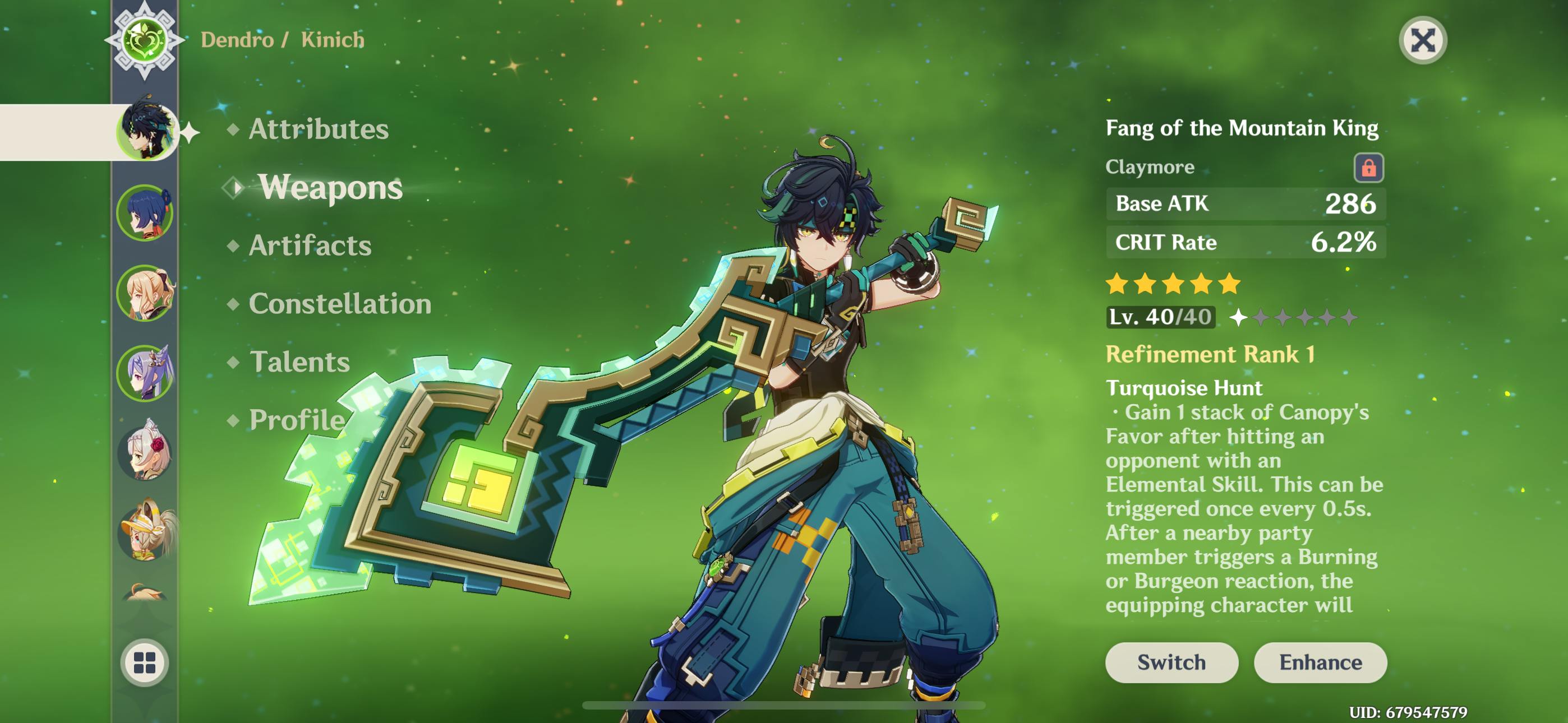
Task: Choose the blue-haired character portrait
Action: click(145, 213)
